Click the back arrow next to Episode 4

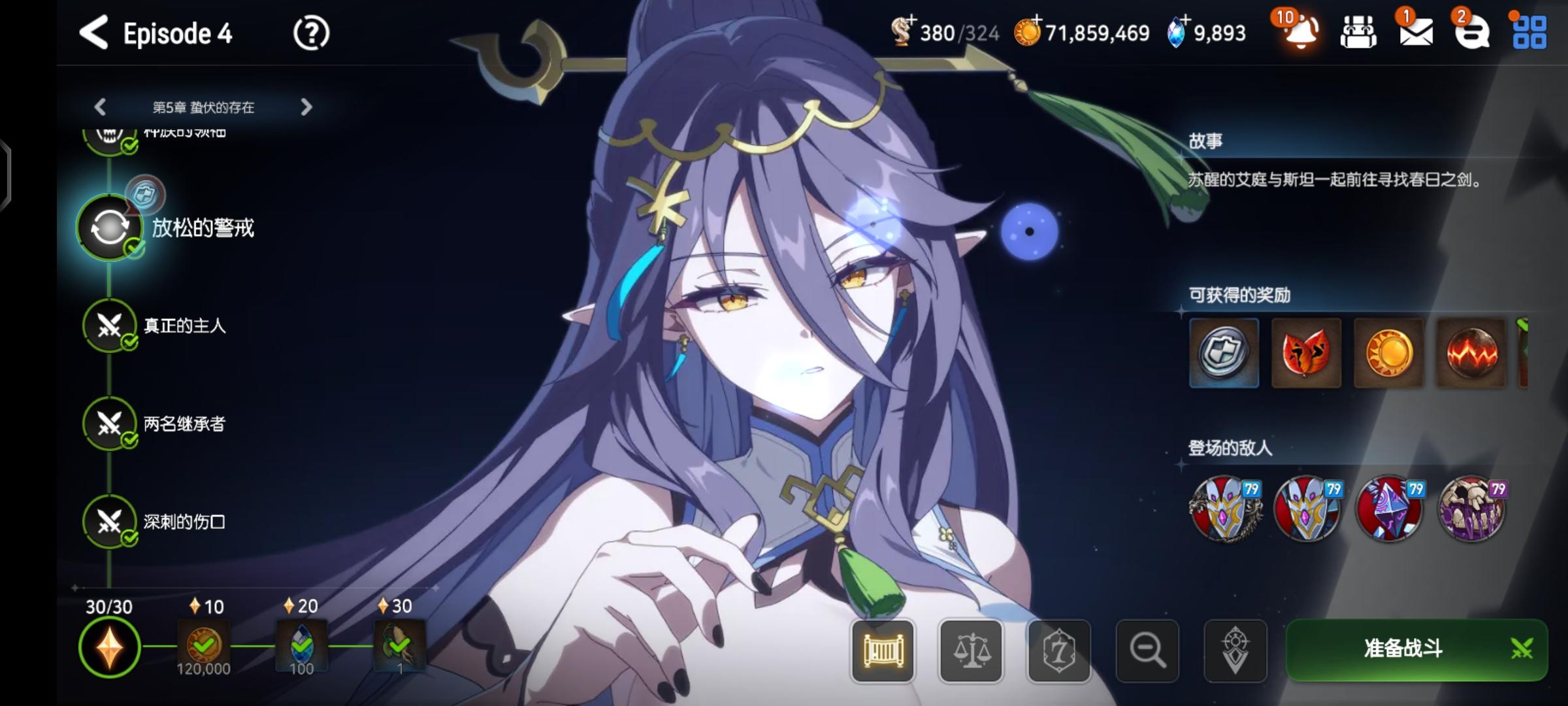[95, 33]
